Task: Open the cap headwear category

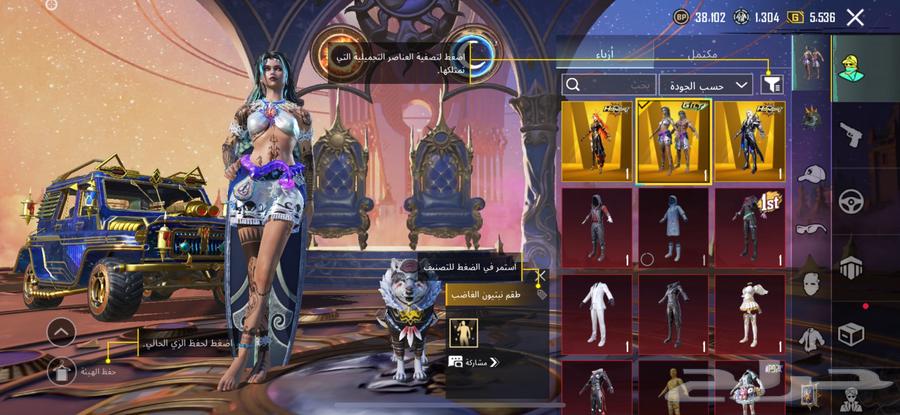Action: click(811, 172)
